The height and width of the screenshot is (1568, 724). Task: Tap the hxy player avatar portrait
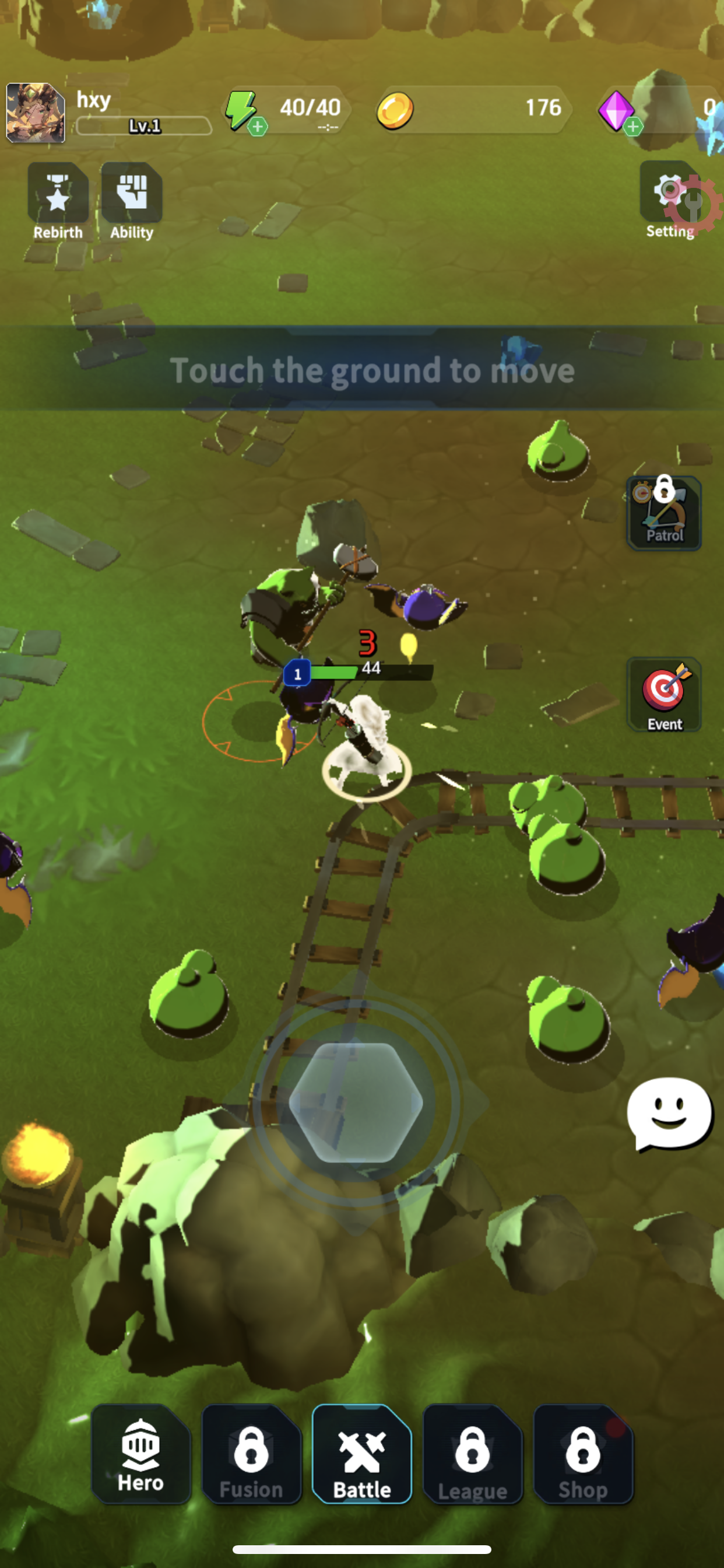click(36, 113)
